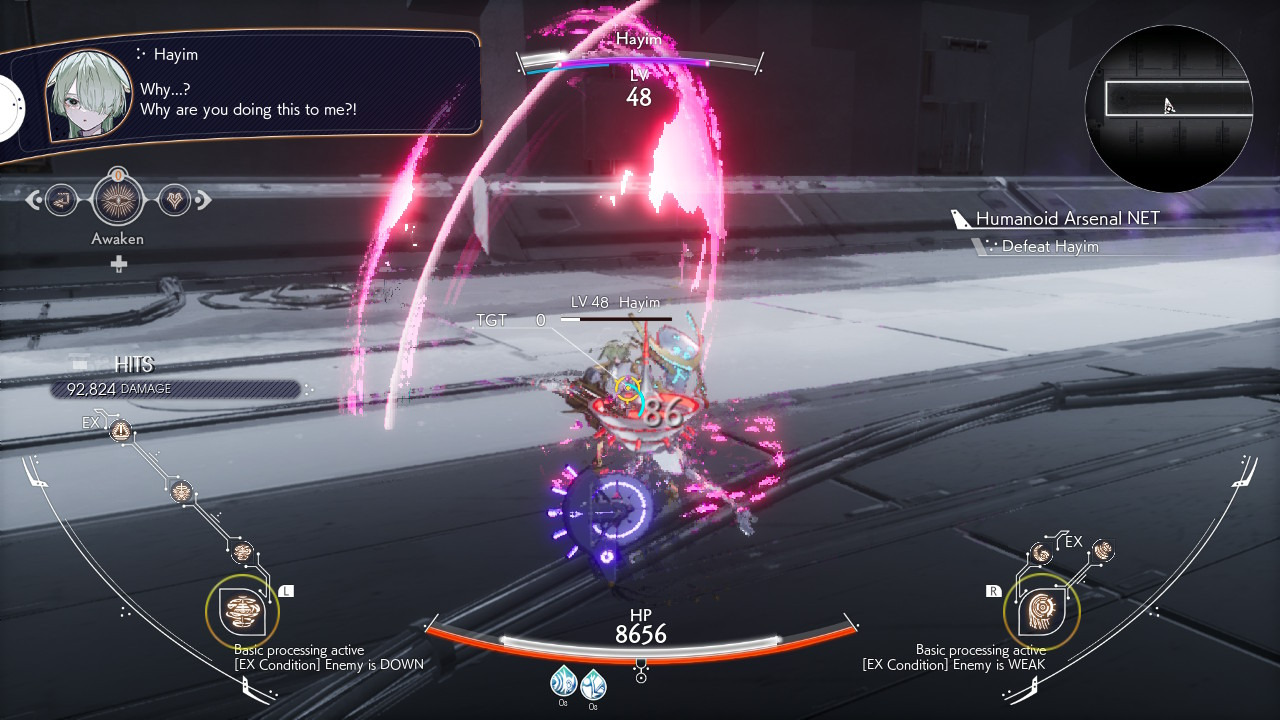Select the swirl skill node left of right EX label

(x=1042, y=553)
